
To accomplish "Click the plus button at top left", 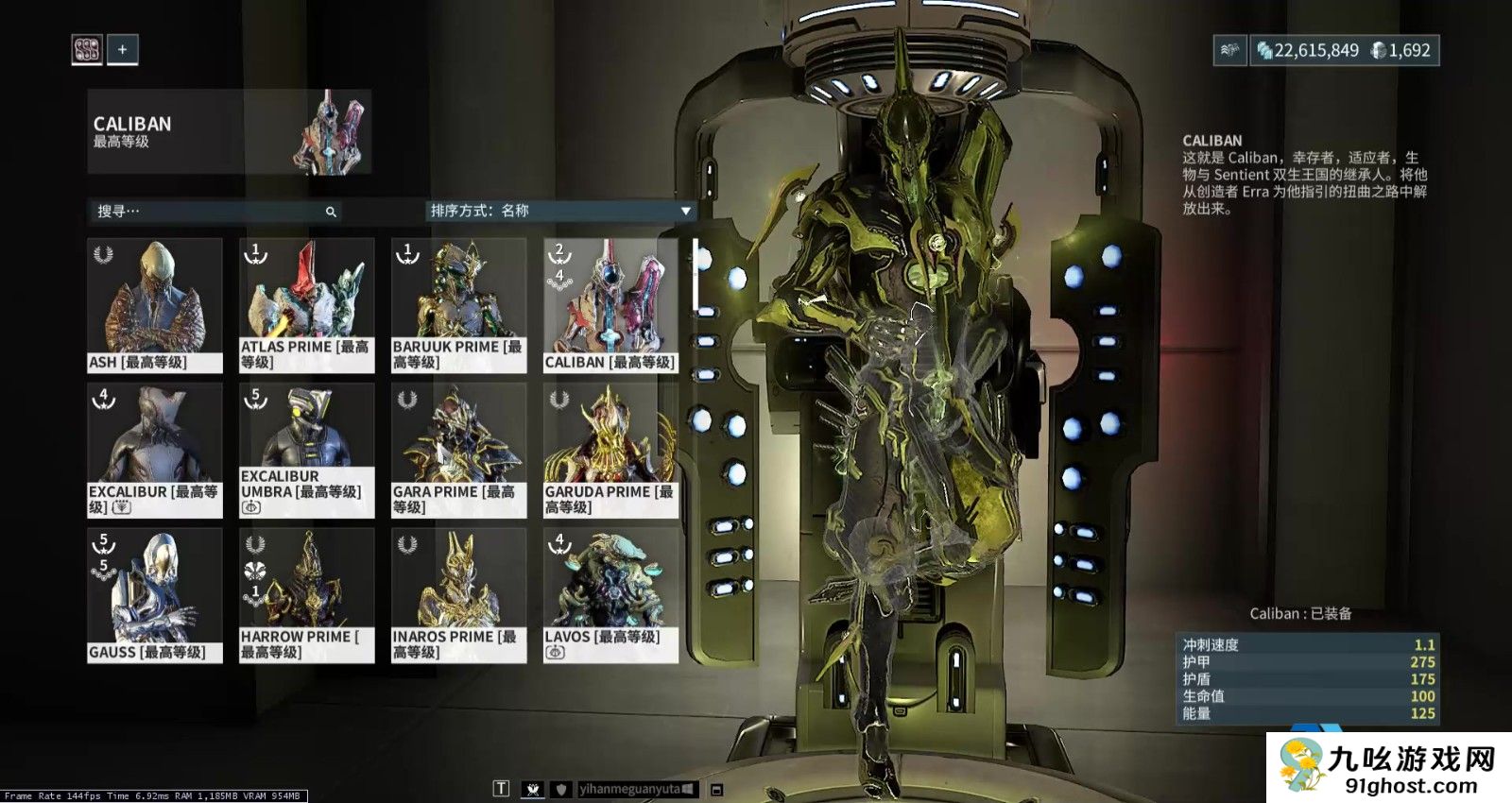I will (x=123, y=49).
